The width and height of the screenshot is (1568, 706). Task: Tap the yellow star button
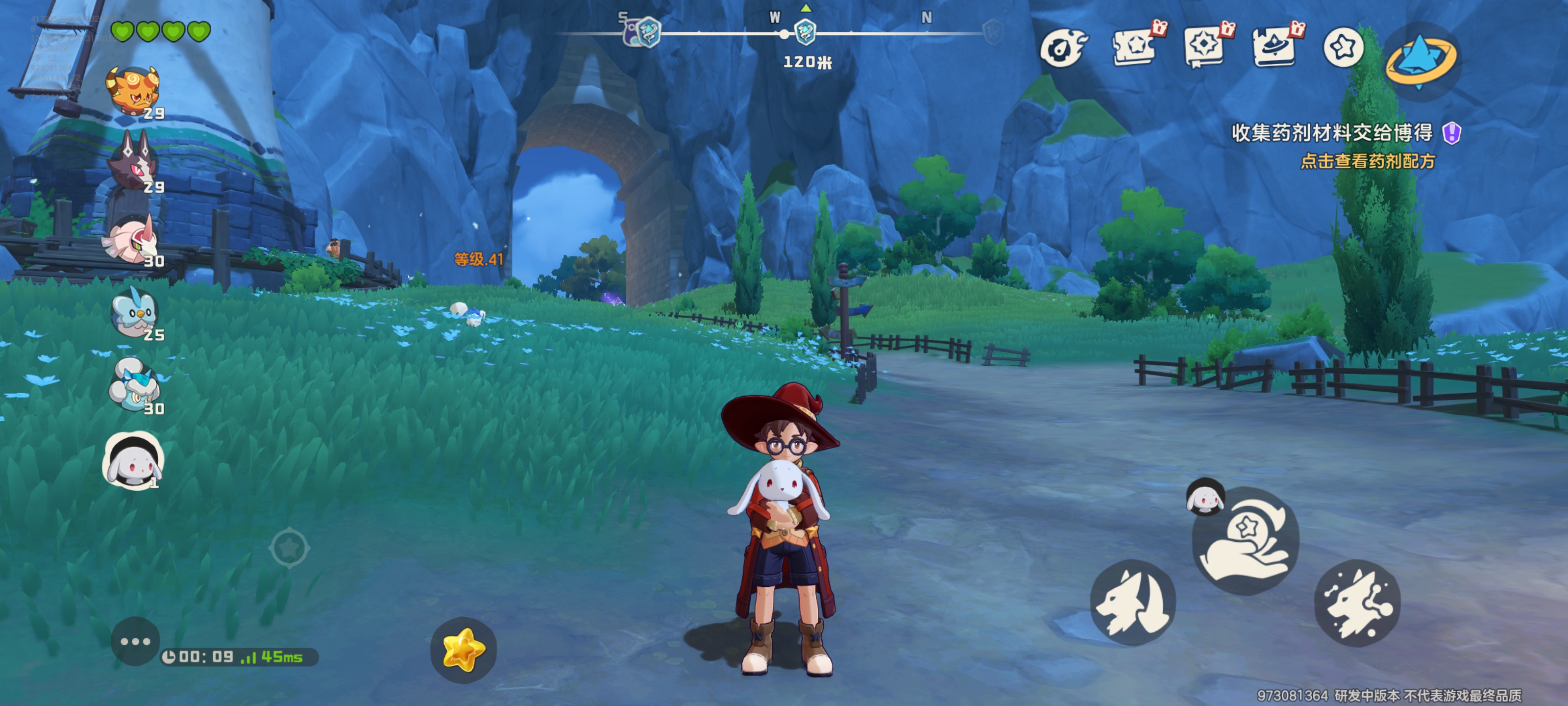(463, 649)
